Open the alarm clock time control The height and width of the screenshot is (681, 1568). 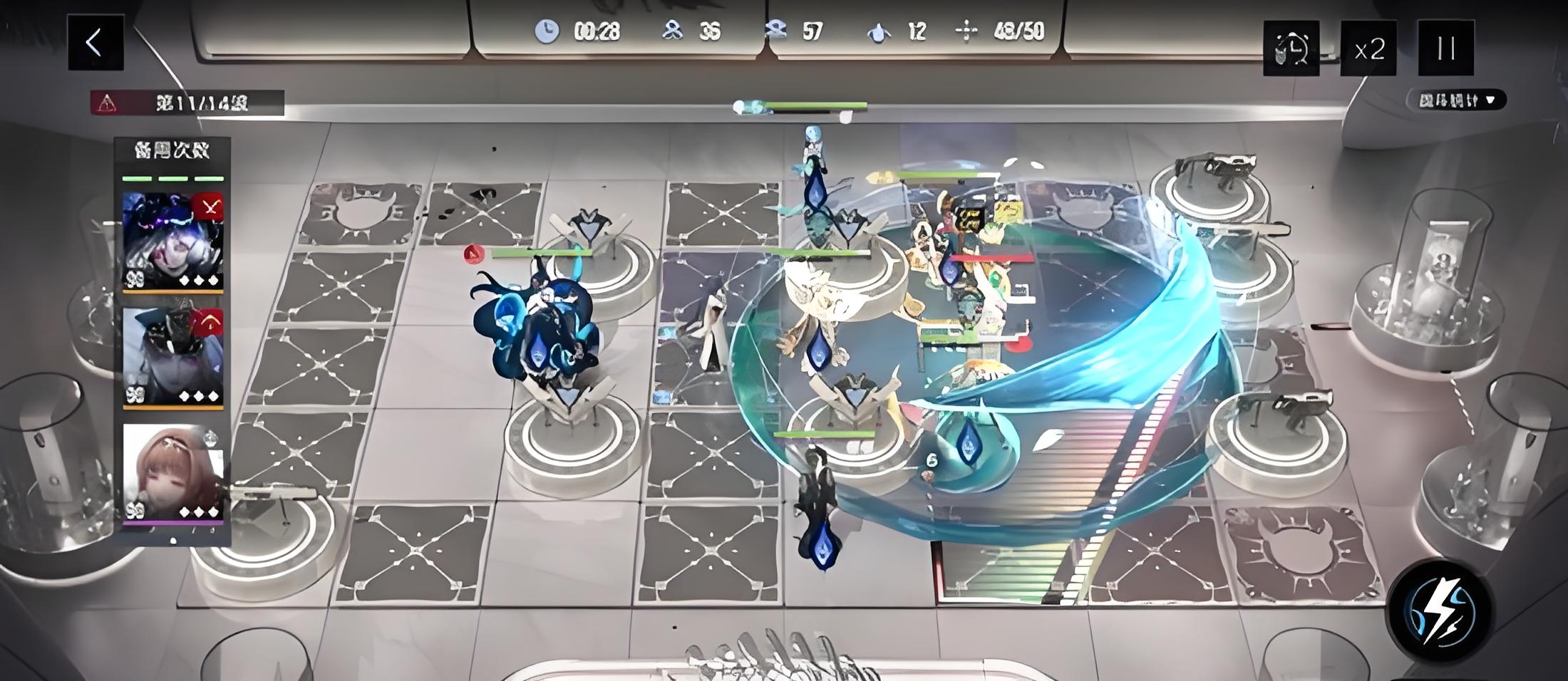tap(1291, 48)
